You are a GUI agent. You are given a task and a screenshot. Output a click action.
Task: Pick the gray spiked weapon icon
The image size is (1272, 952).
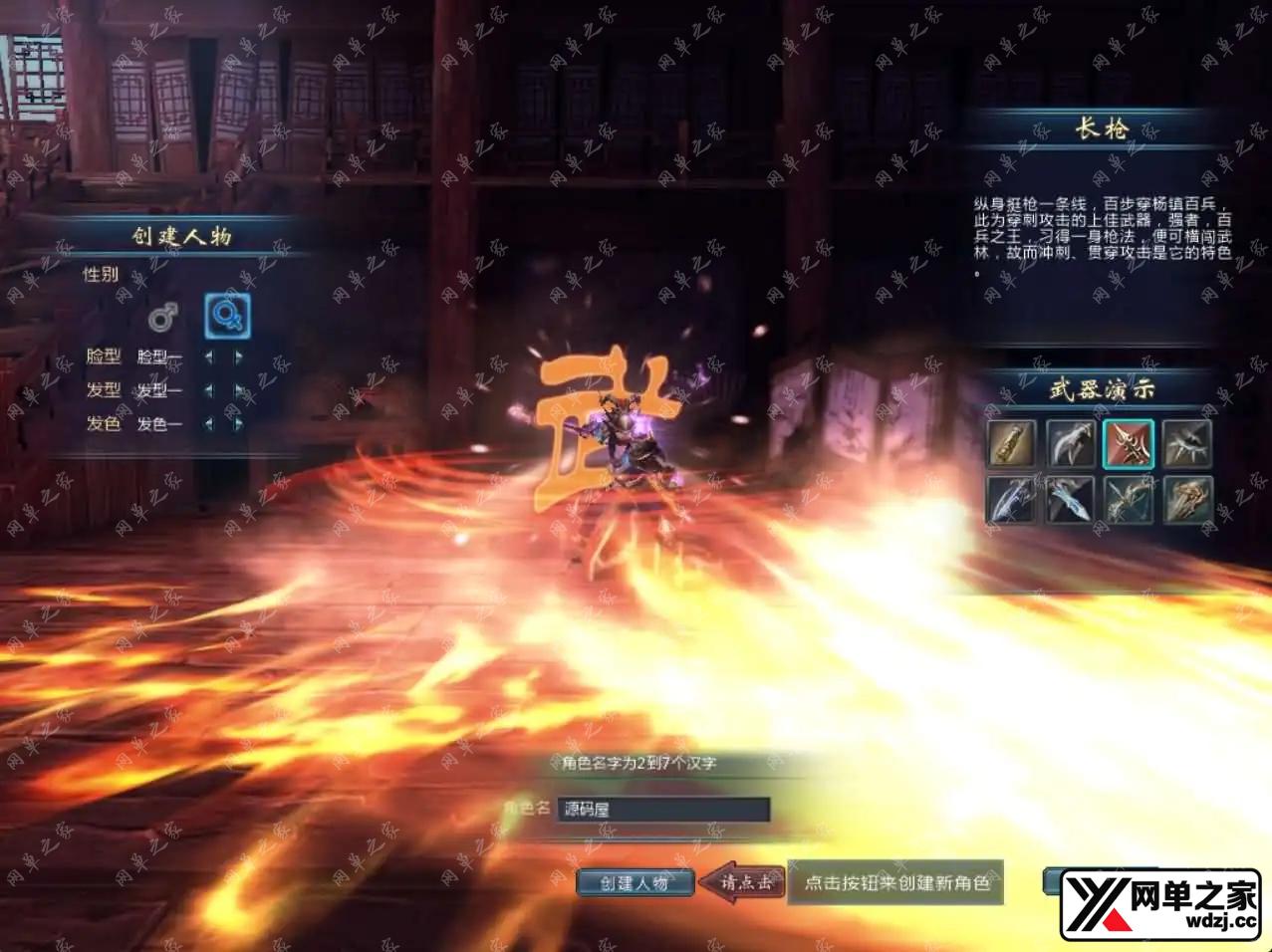coord(1187,443)
